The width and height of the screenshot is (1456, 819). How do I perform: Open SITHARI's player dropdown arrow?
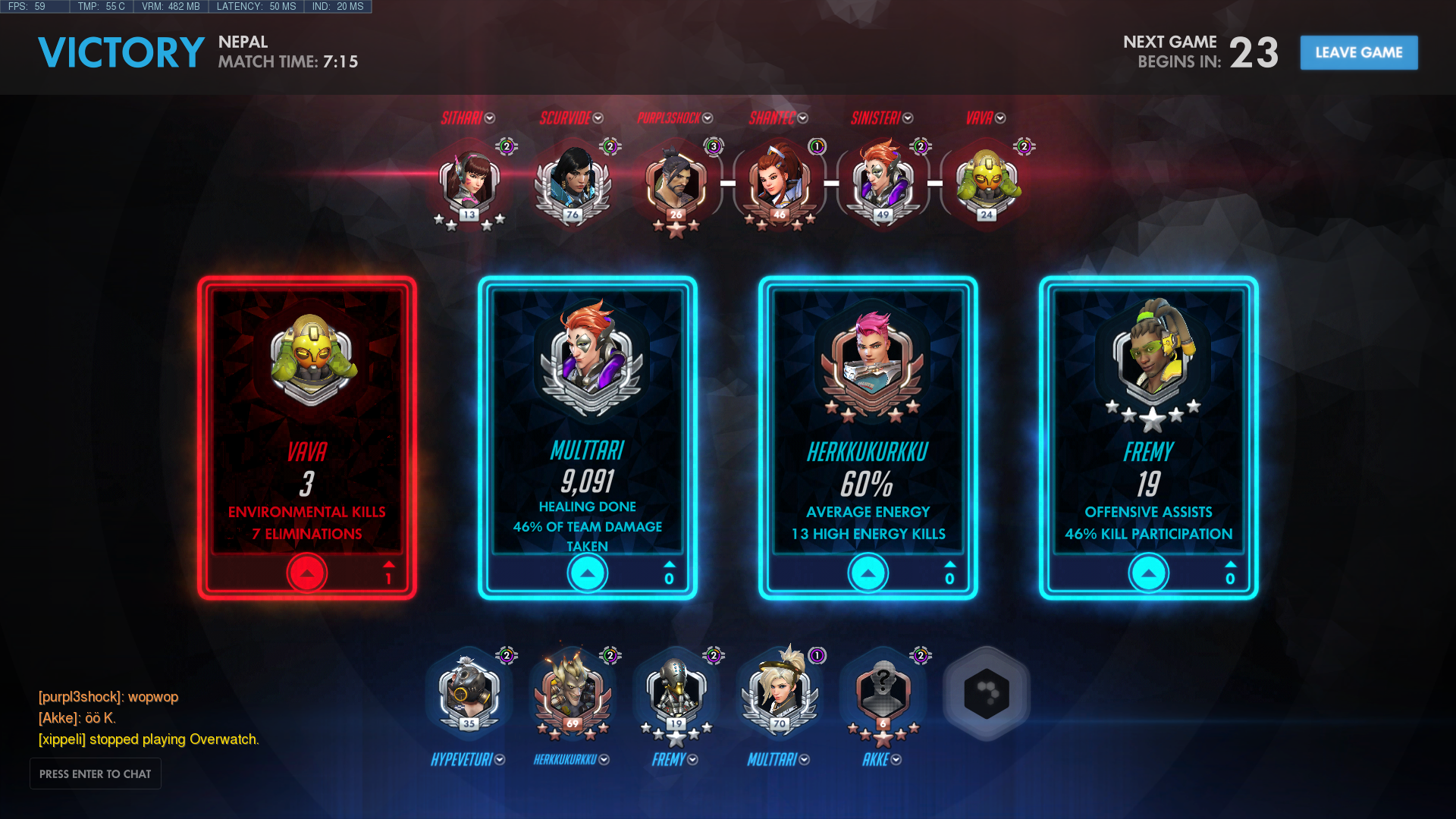coord(490,118)
